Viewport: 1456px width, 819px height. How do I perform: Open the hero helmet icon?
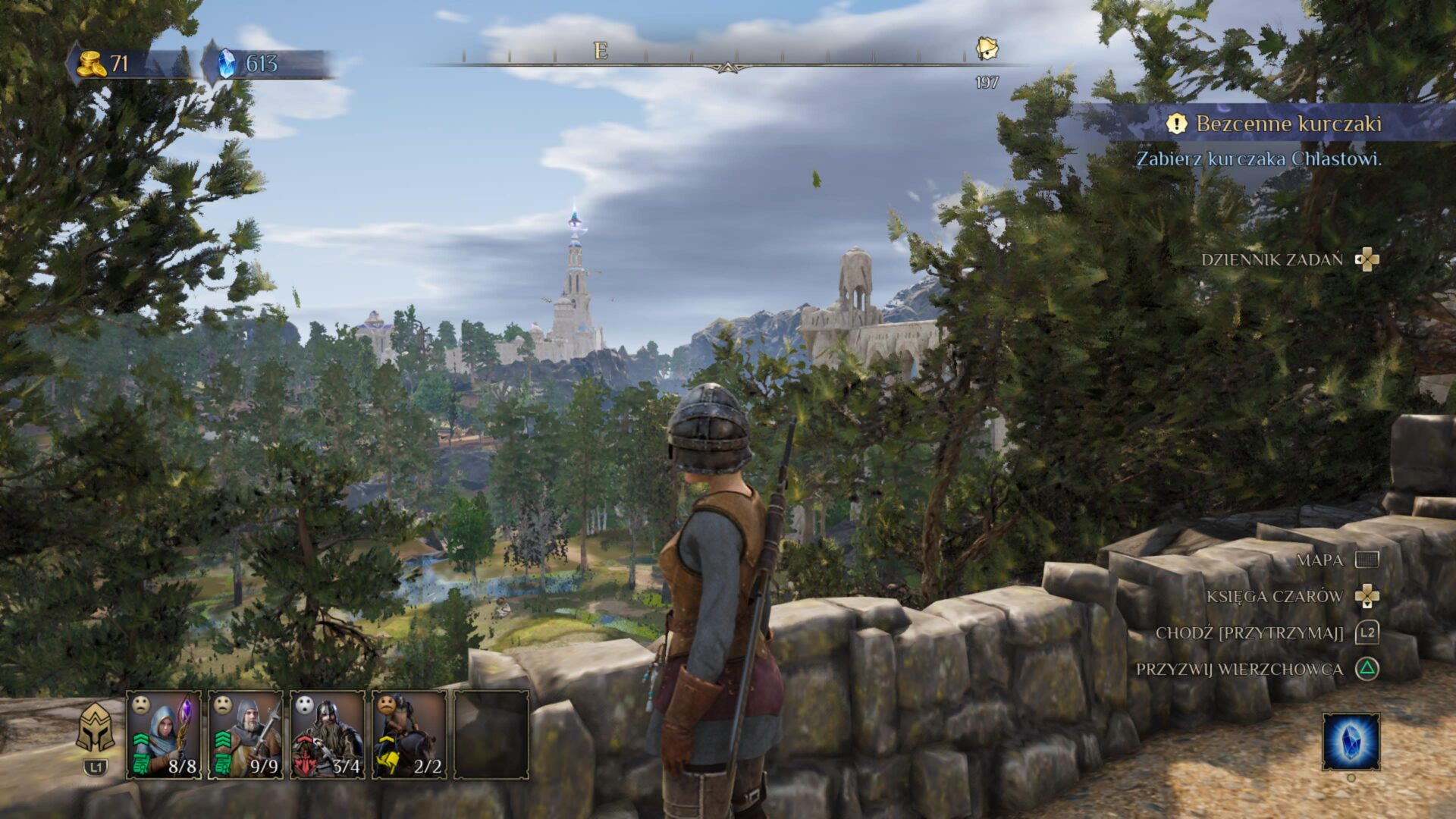pyautogui.click(x=96, y=728)
